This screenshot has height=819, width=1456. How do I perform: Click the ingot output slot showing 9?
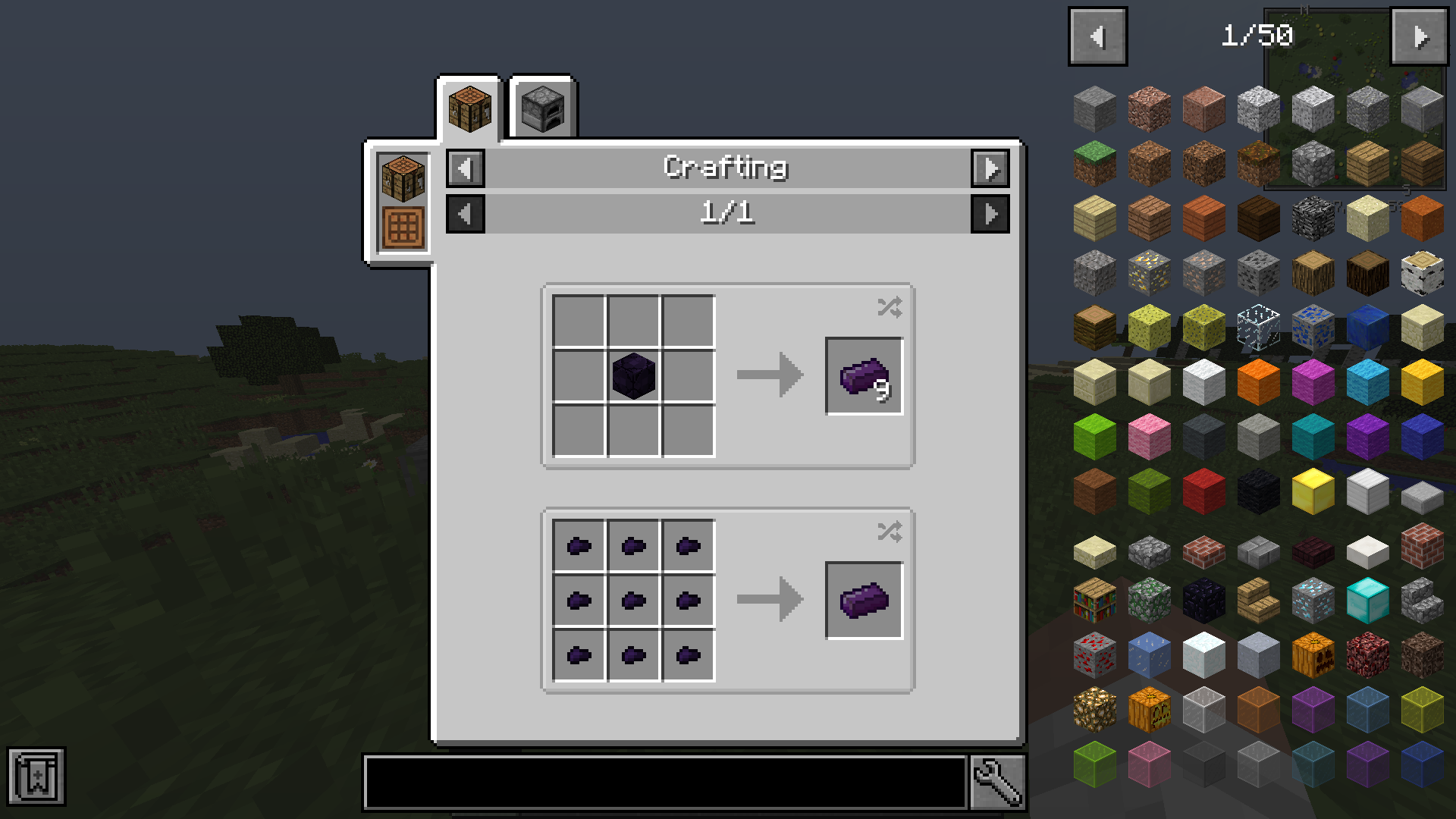point(864,375)
